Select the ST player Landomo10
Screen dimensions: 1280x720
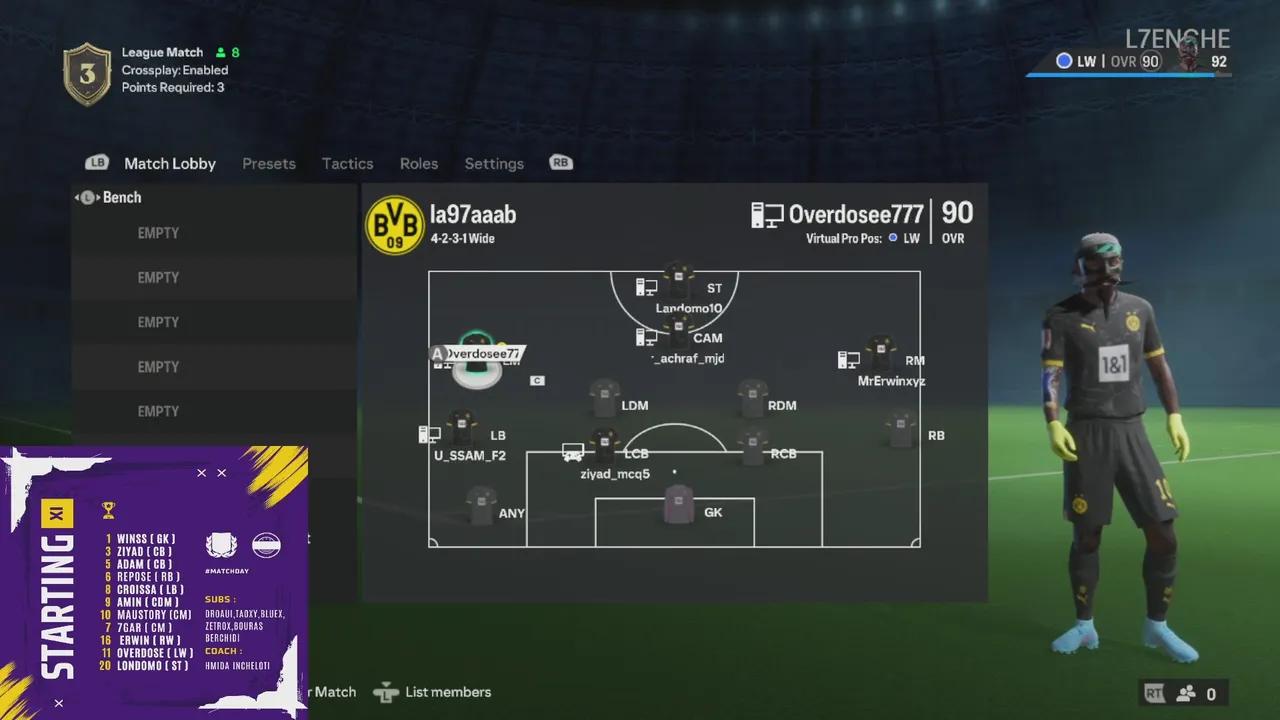679,283
